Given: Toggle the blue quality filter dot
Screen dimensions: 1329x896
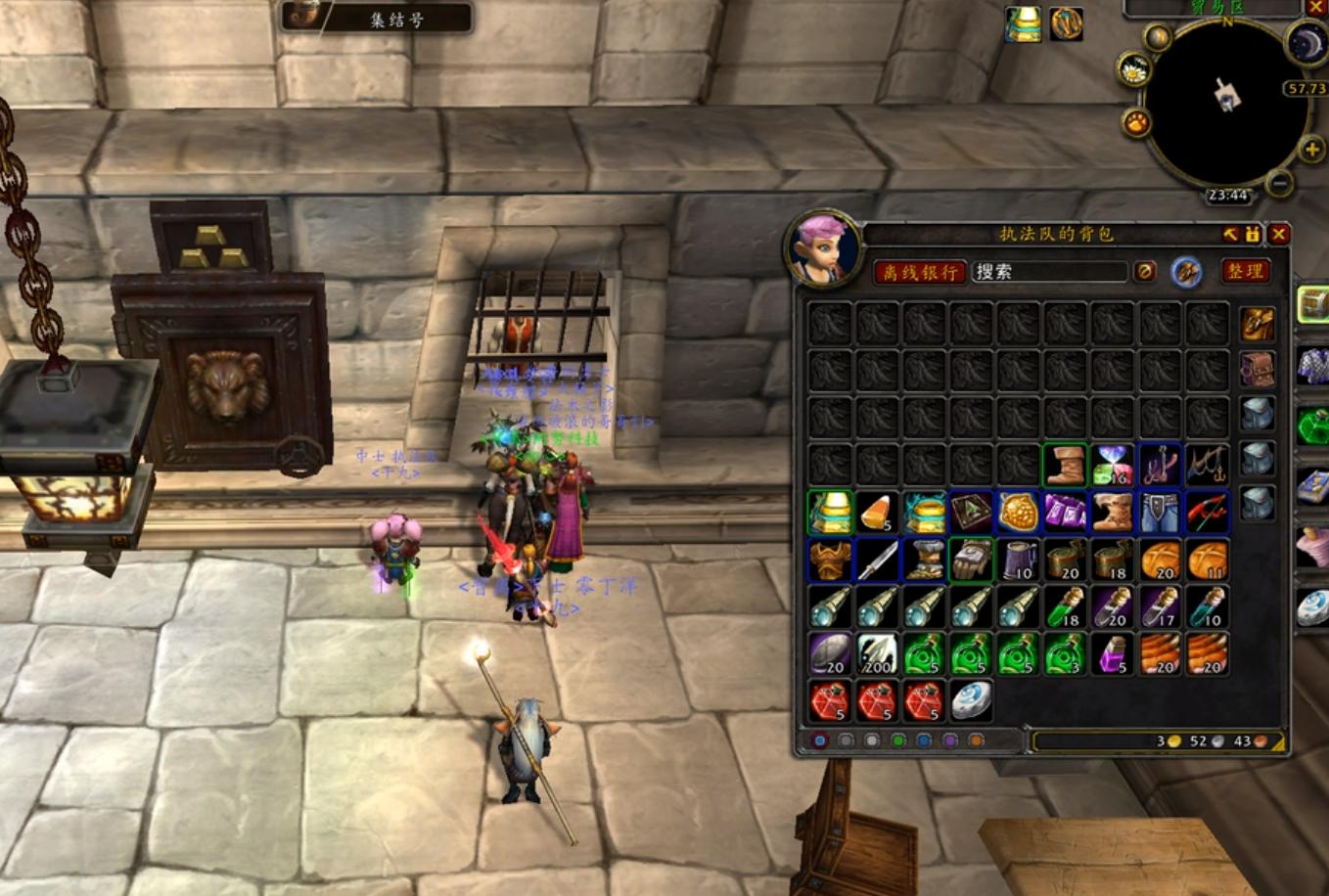Looking at the screenshot, I should [x=926, y=741].
